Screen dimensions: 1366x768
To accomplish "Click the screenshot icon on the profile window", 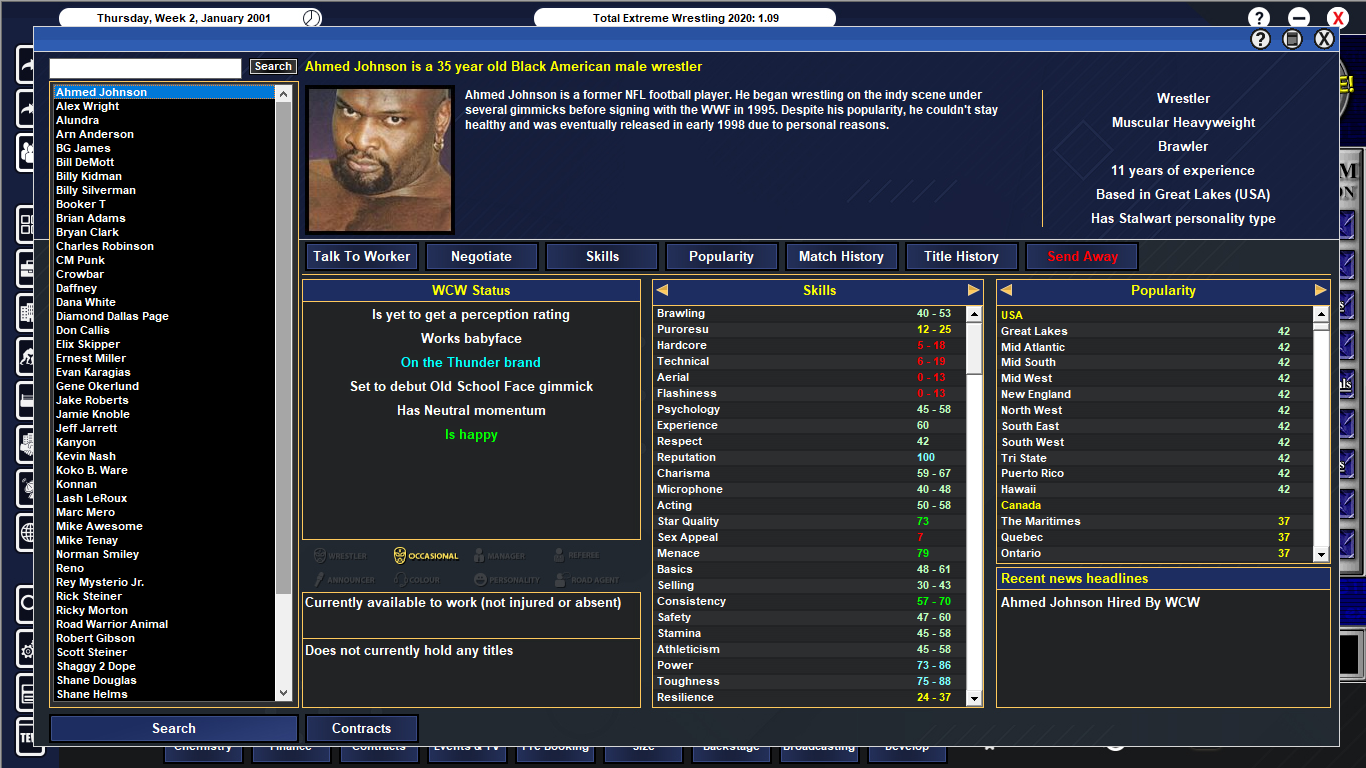I will pyautogui.click(x=1292, y=38).
